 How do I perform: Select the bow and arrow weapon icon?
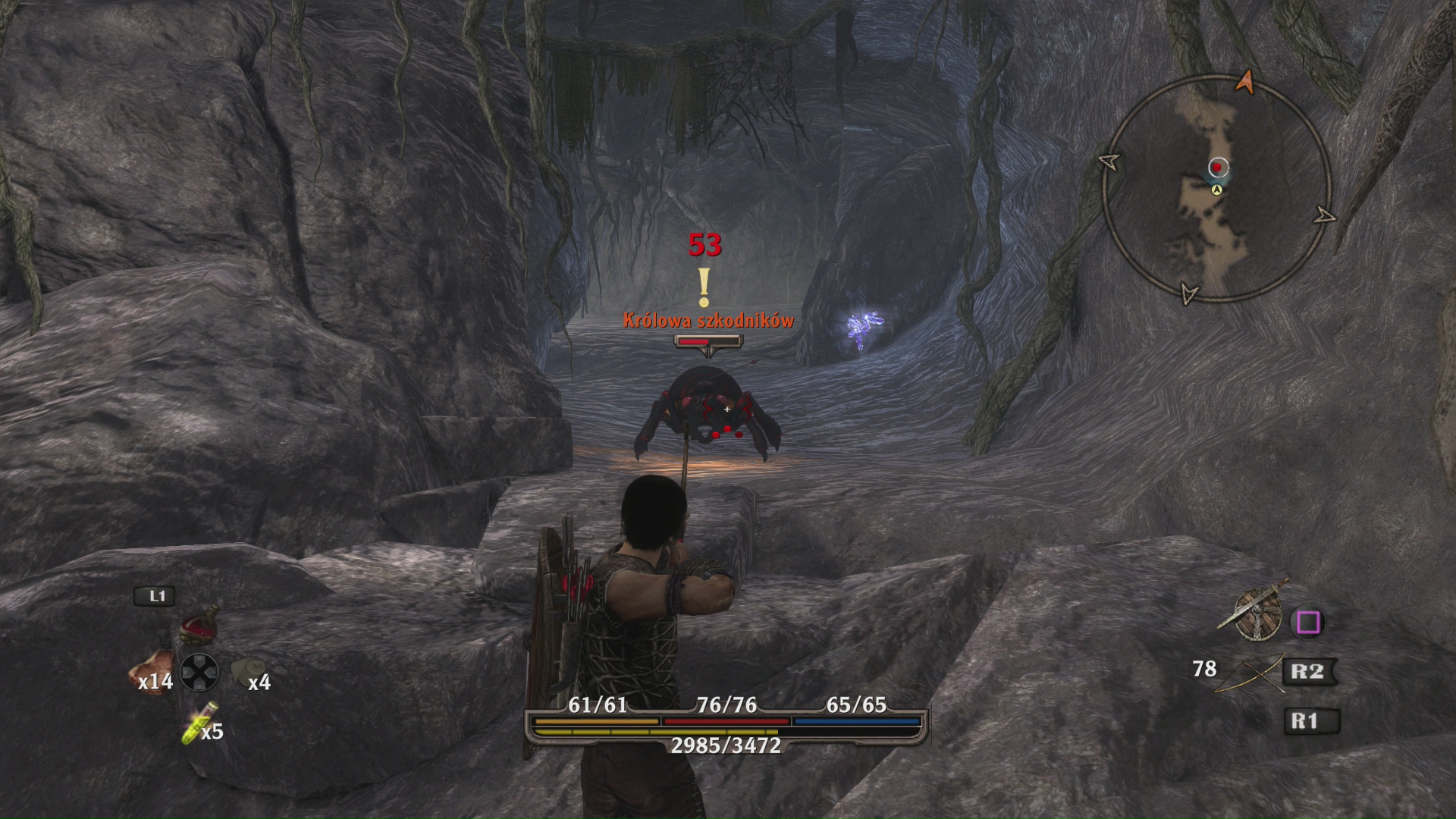[1249, 673]
